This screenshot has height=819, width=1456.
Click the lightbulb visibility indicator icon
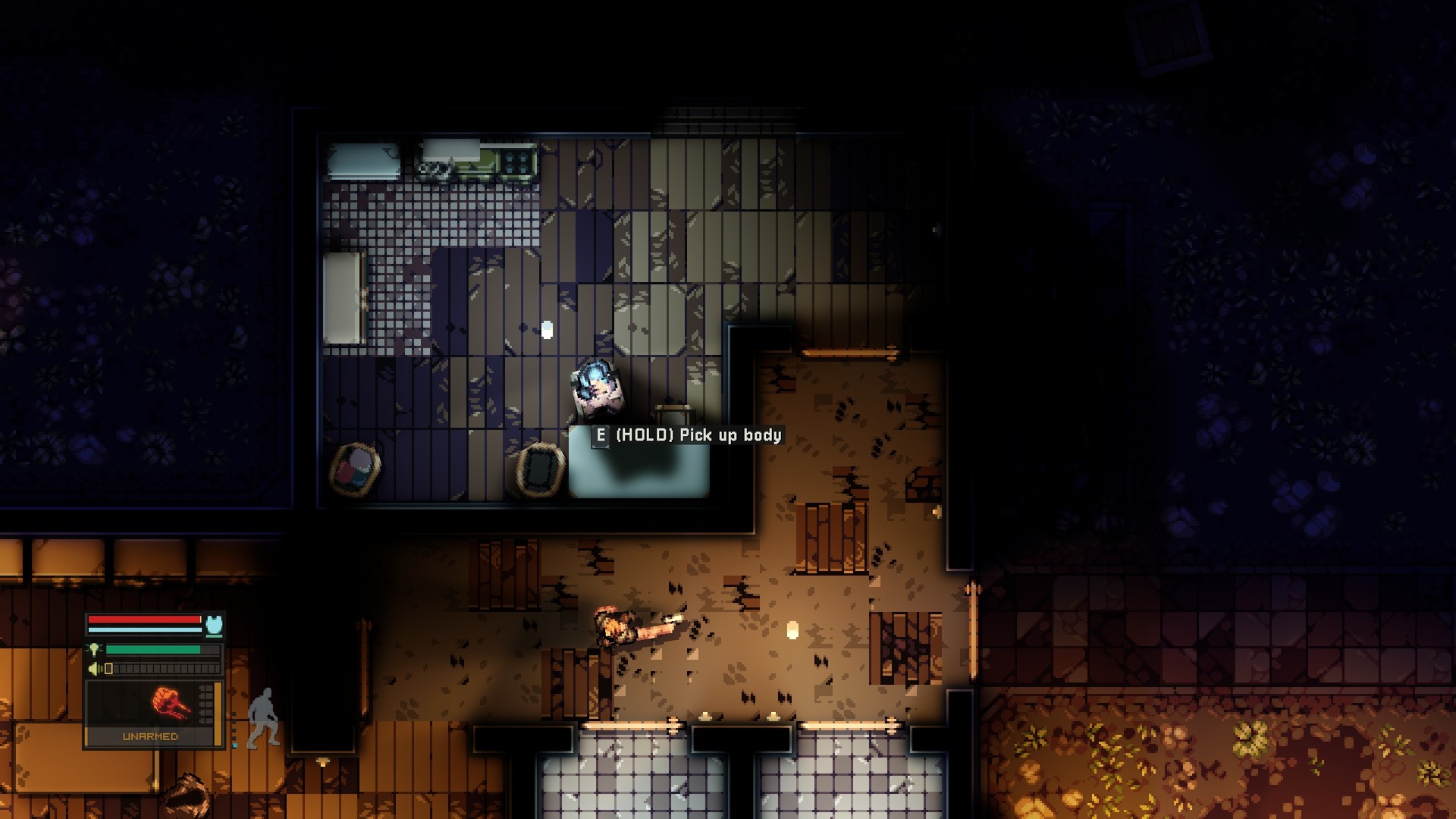click(94, 649)
